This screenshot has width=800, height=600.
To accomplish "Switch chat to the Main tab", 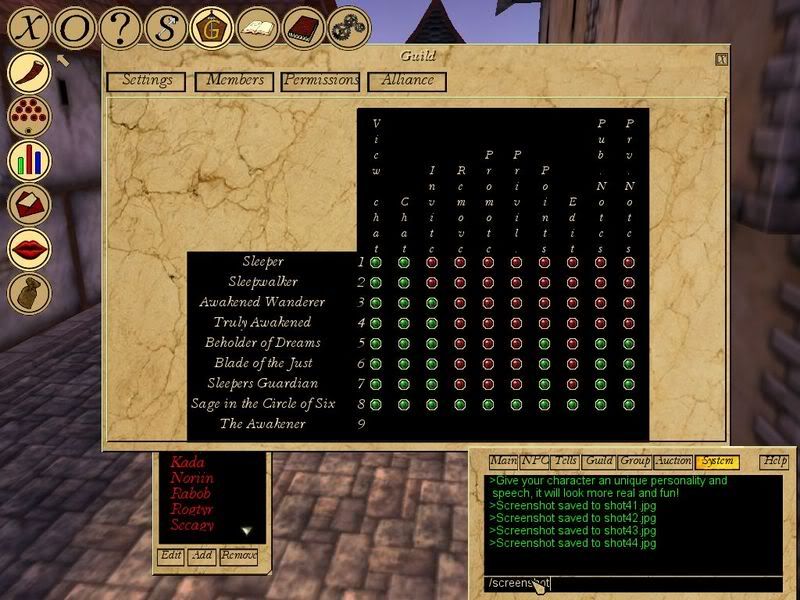I will pyautogui.click(x=503, y=462).
